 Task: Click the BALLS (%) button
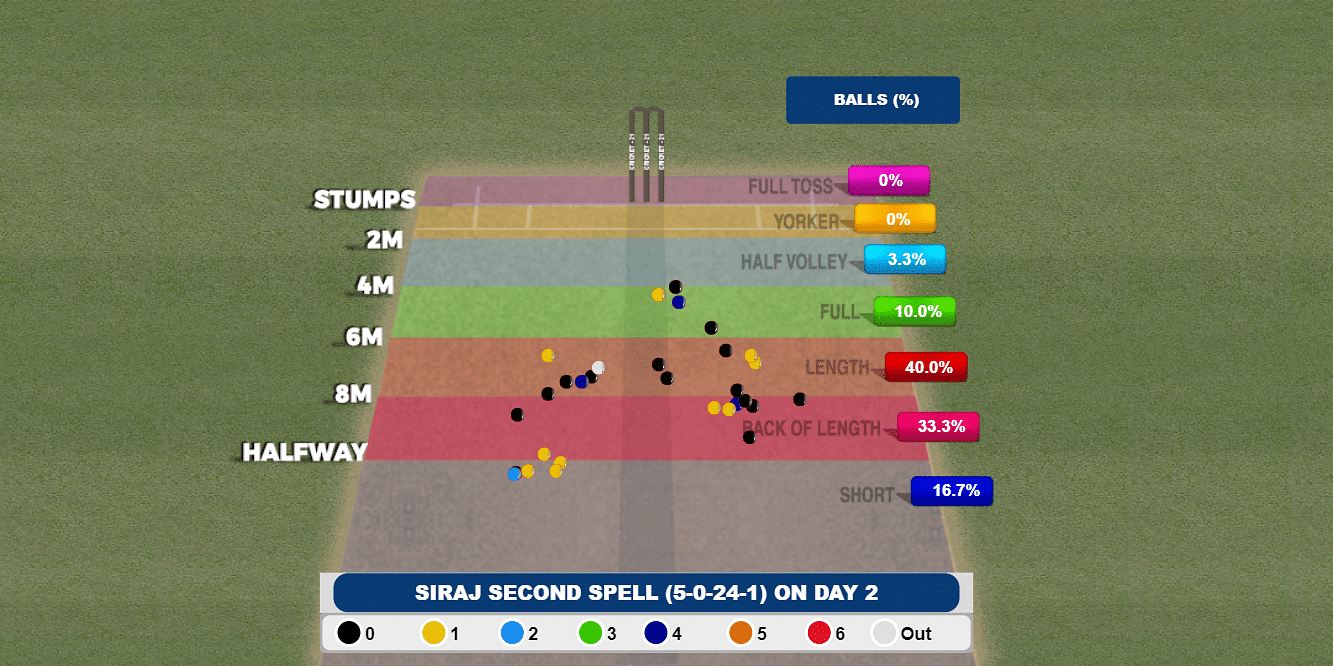pos(872,100)
